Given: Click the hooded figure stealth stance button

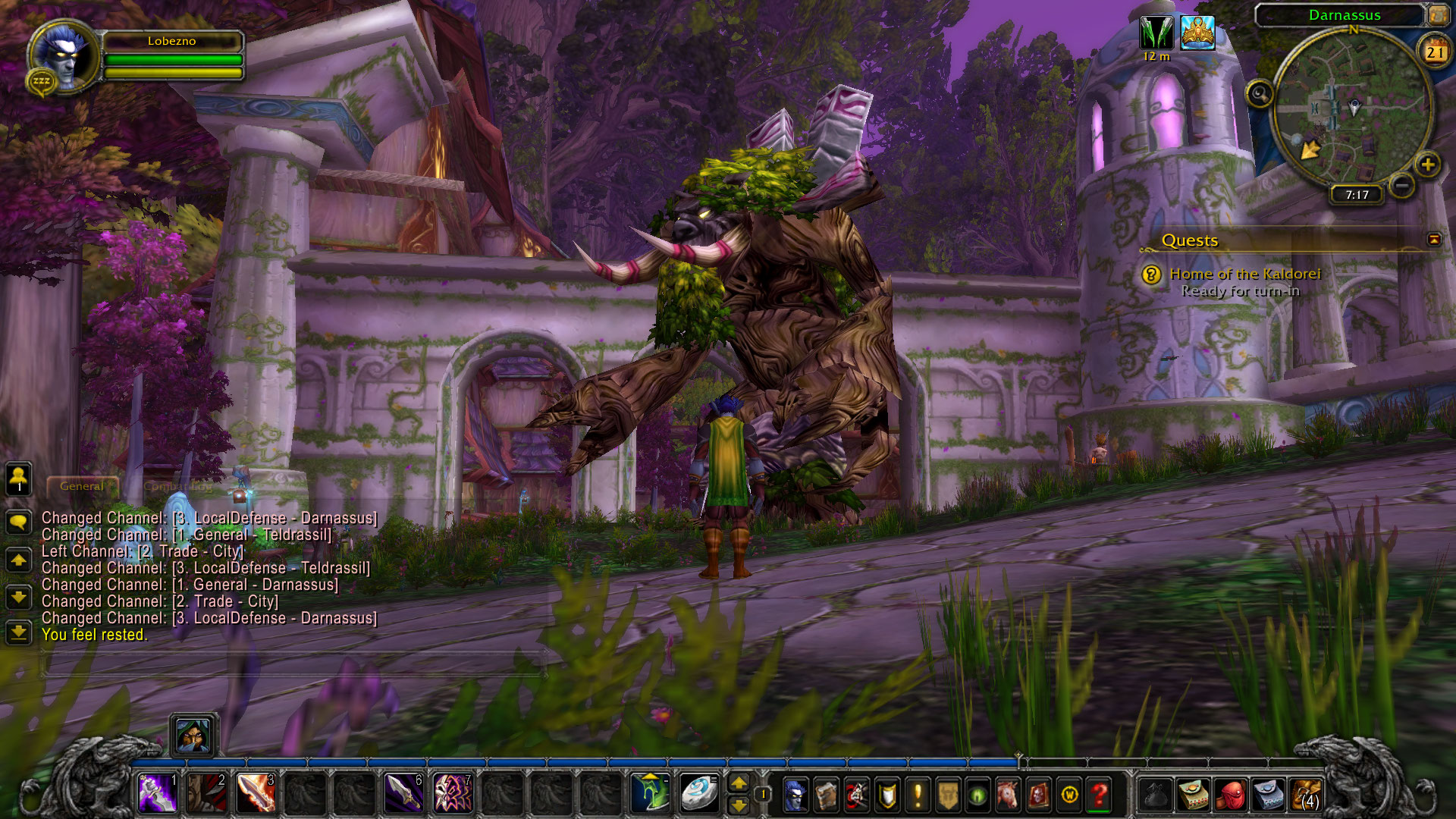Looking at the screenshot, I should tap(193, 735).
